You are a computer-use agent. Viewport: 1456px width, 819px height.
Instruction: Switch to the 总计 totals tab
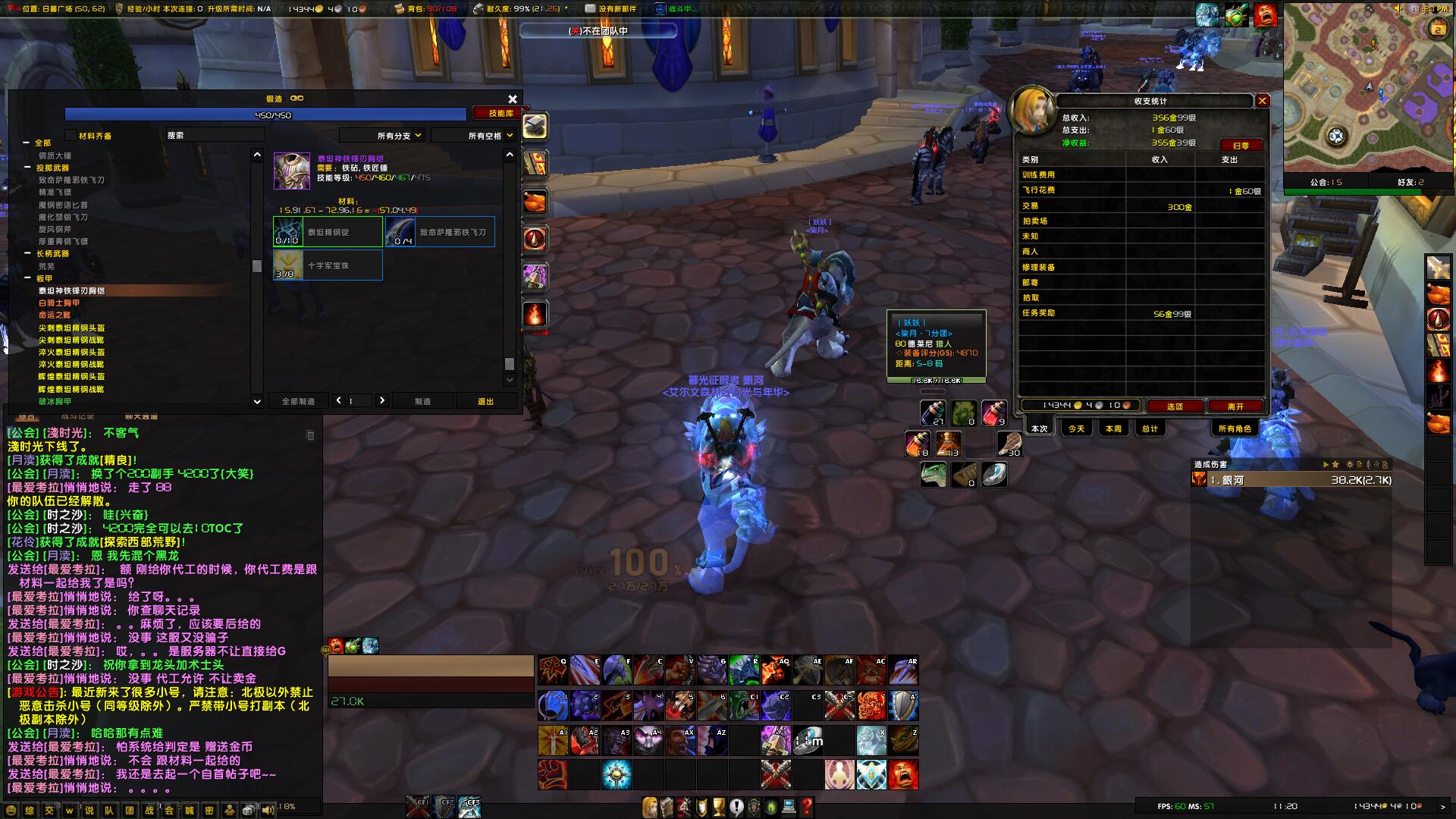click(1150, 428)
